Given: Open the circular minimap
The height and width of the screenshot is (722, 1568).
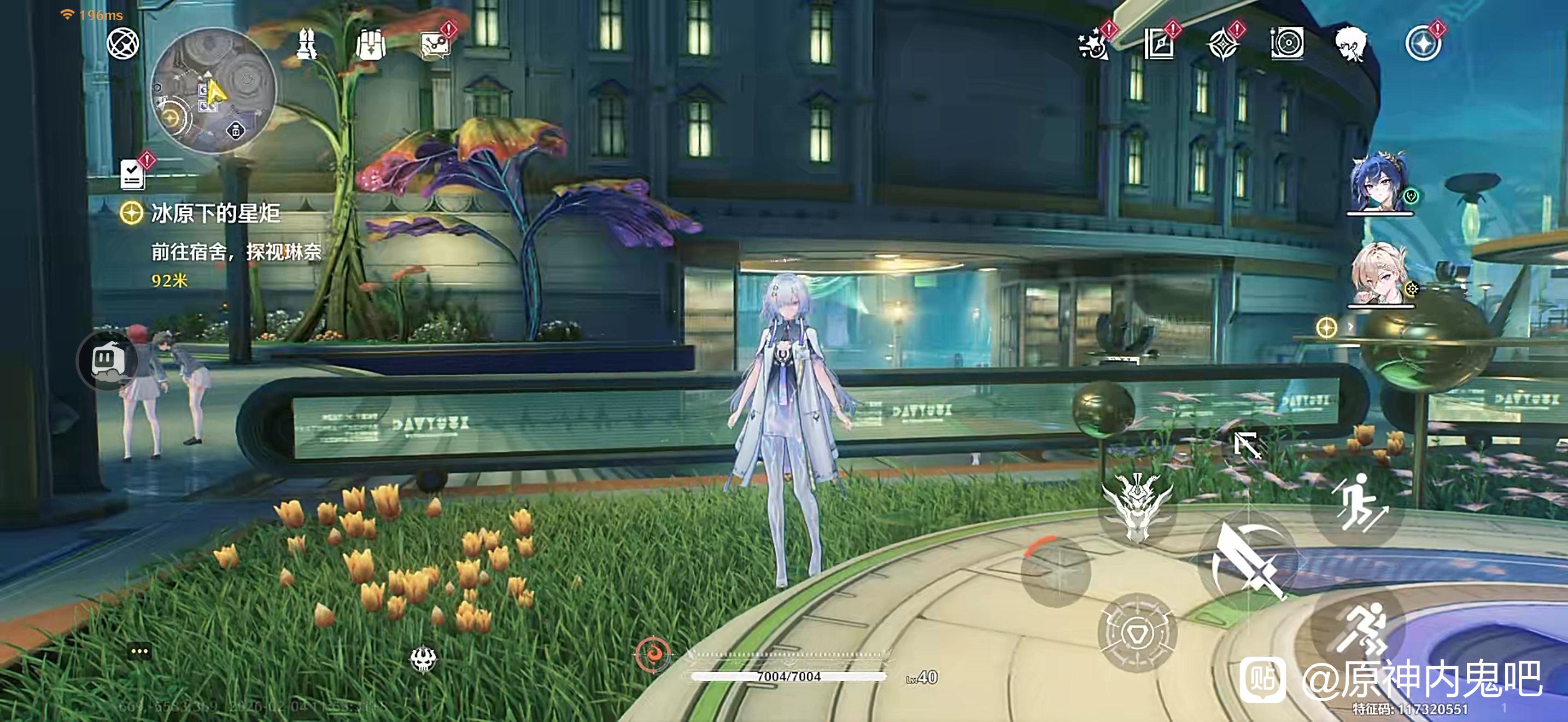Looking at the screenshot, I should coord(214,90).
